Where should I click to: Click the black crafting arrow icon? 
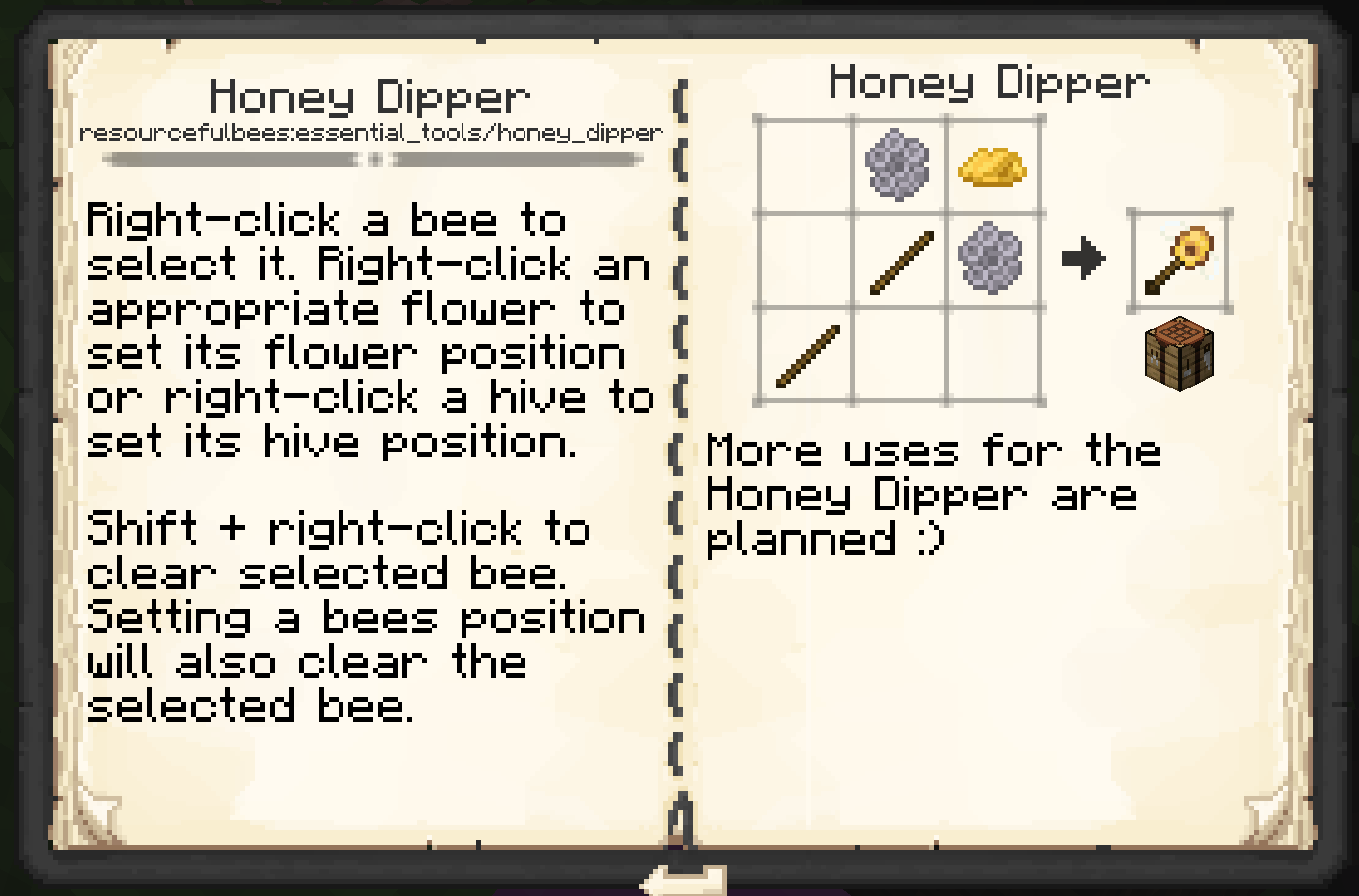(1085, 258)
